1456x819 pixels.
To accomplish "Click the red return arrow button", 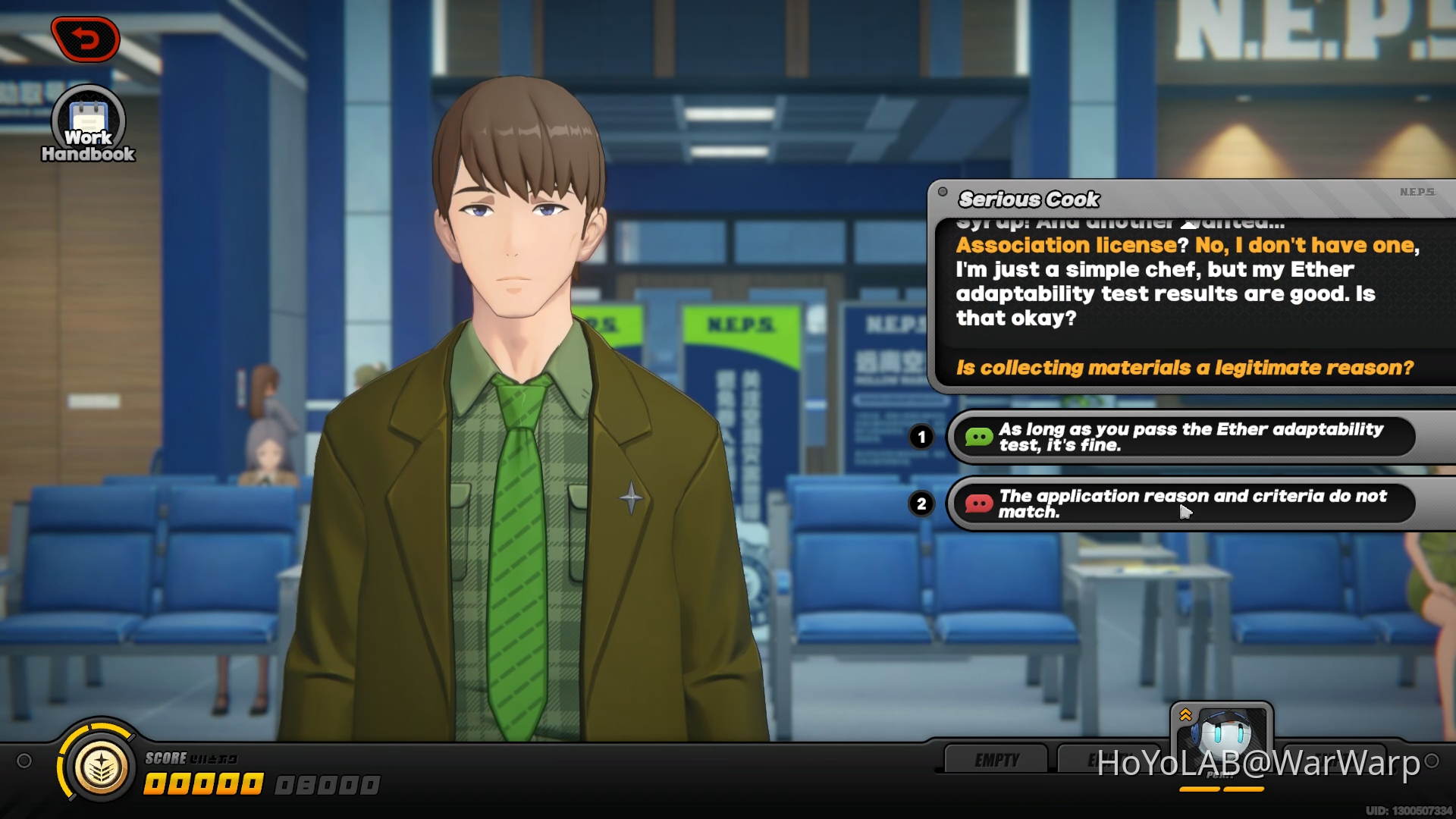I will pos(86,38).
